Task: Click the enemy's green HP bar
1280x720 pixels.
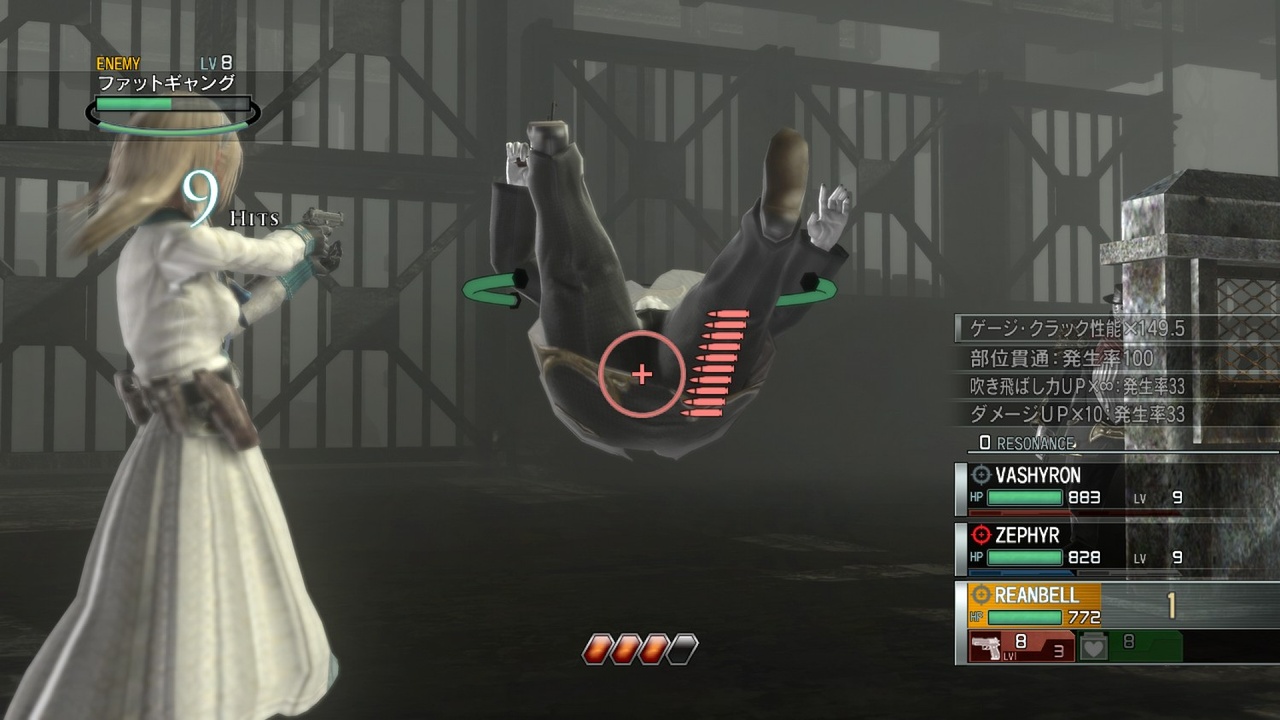Action: [x=135, y=103]
